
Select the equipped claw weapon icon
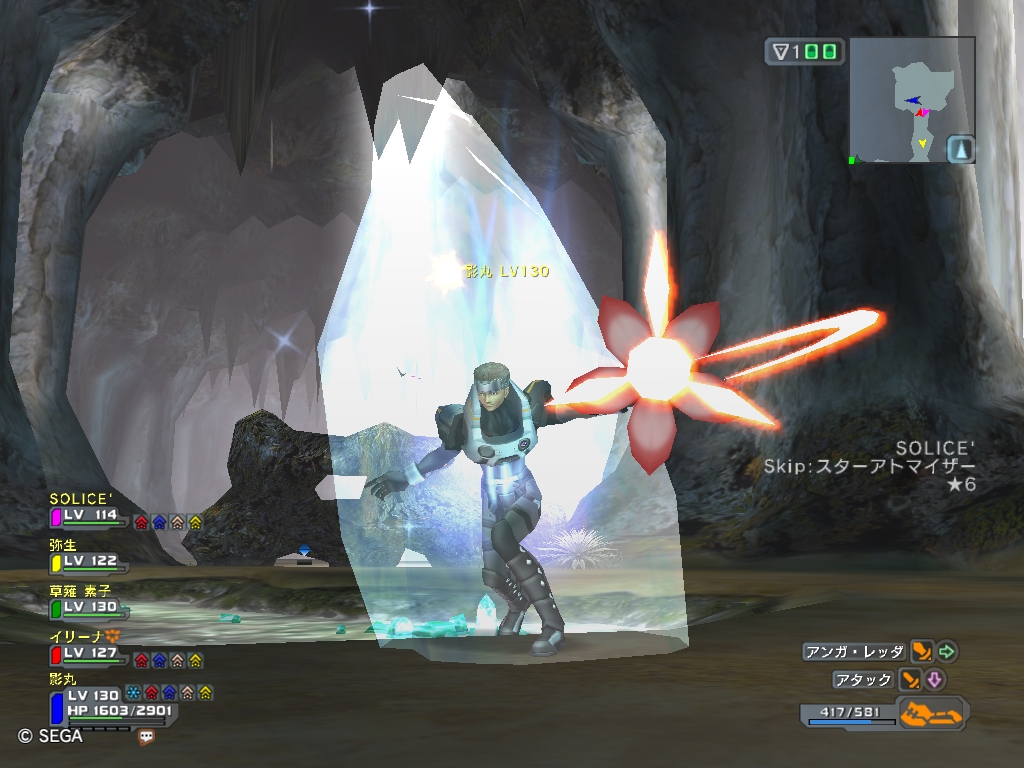[x=931, y=714]
